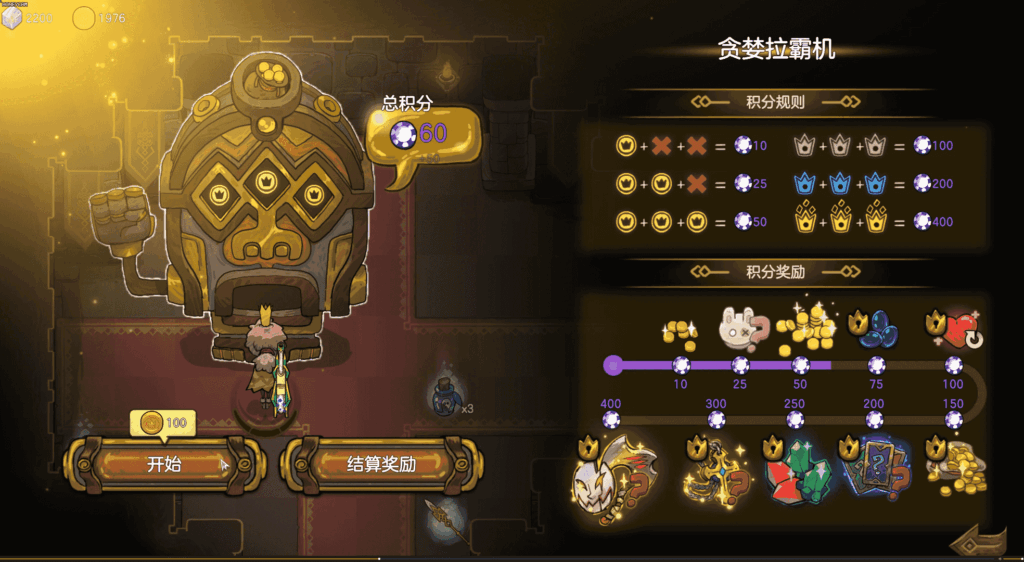Go back using the golden arrow button
Image resolution: width=1024 pixels, height=562 pixels.
click(978, 540)
